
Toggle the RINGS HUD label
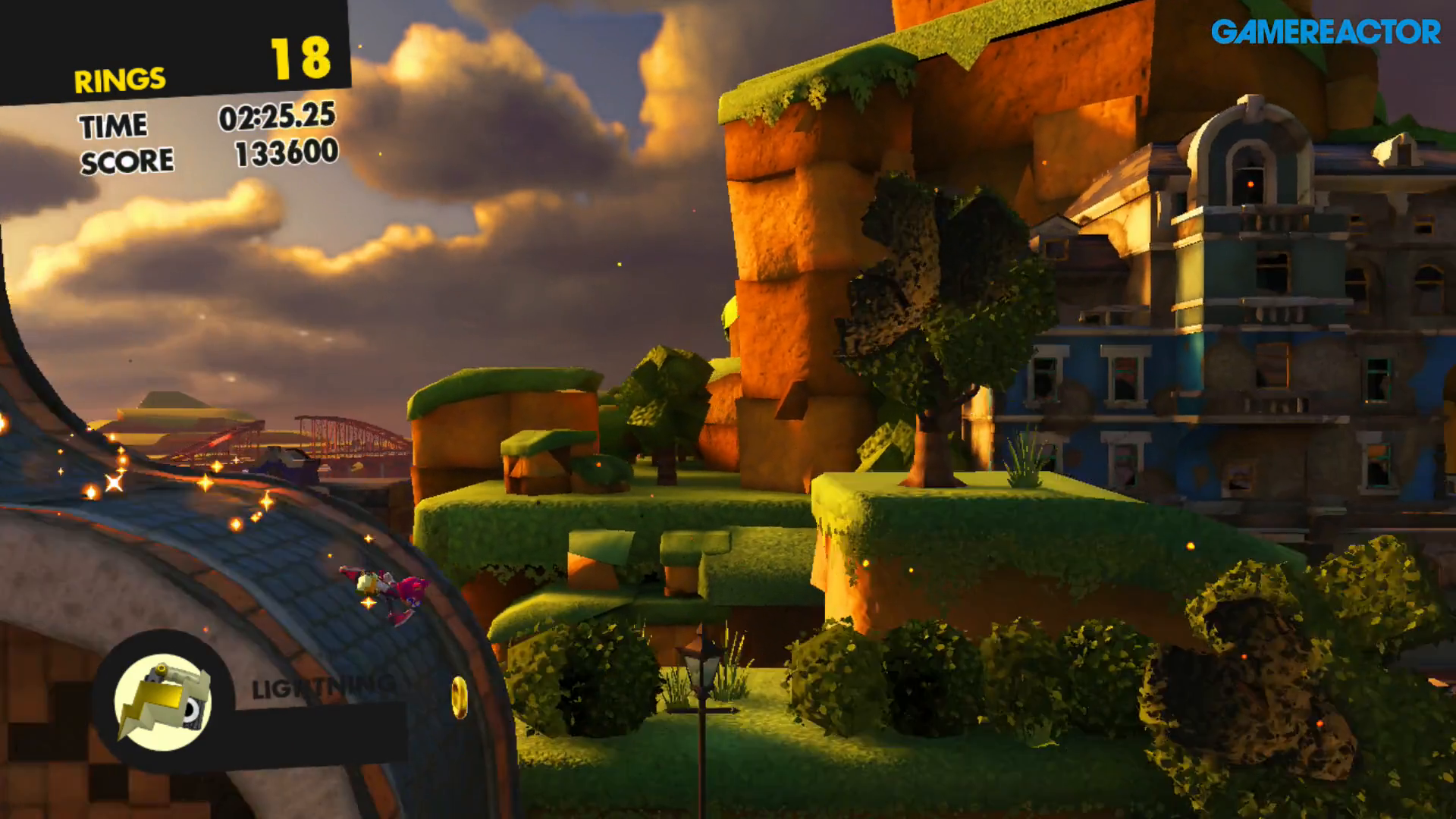120,77
